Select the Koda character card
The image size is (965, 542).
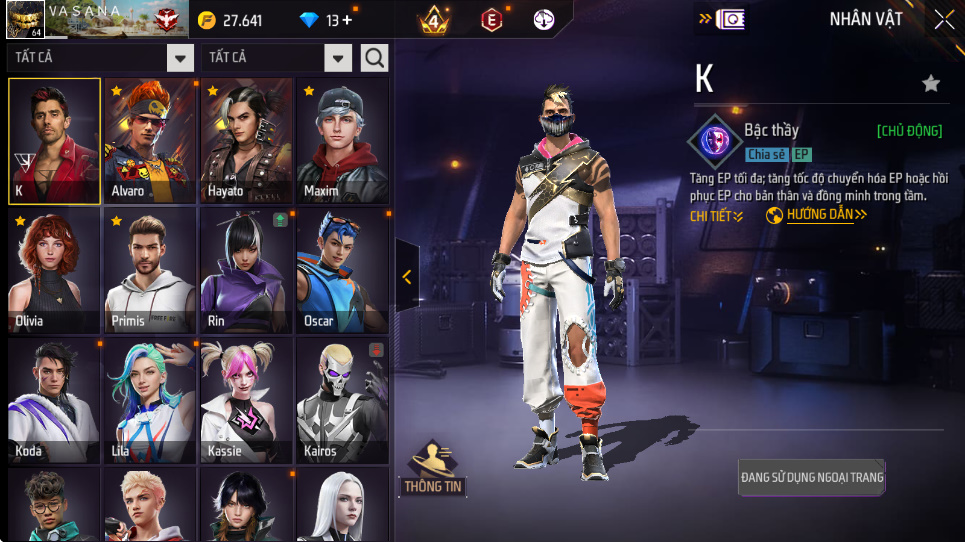(55, 401)
